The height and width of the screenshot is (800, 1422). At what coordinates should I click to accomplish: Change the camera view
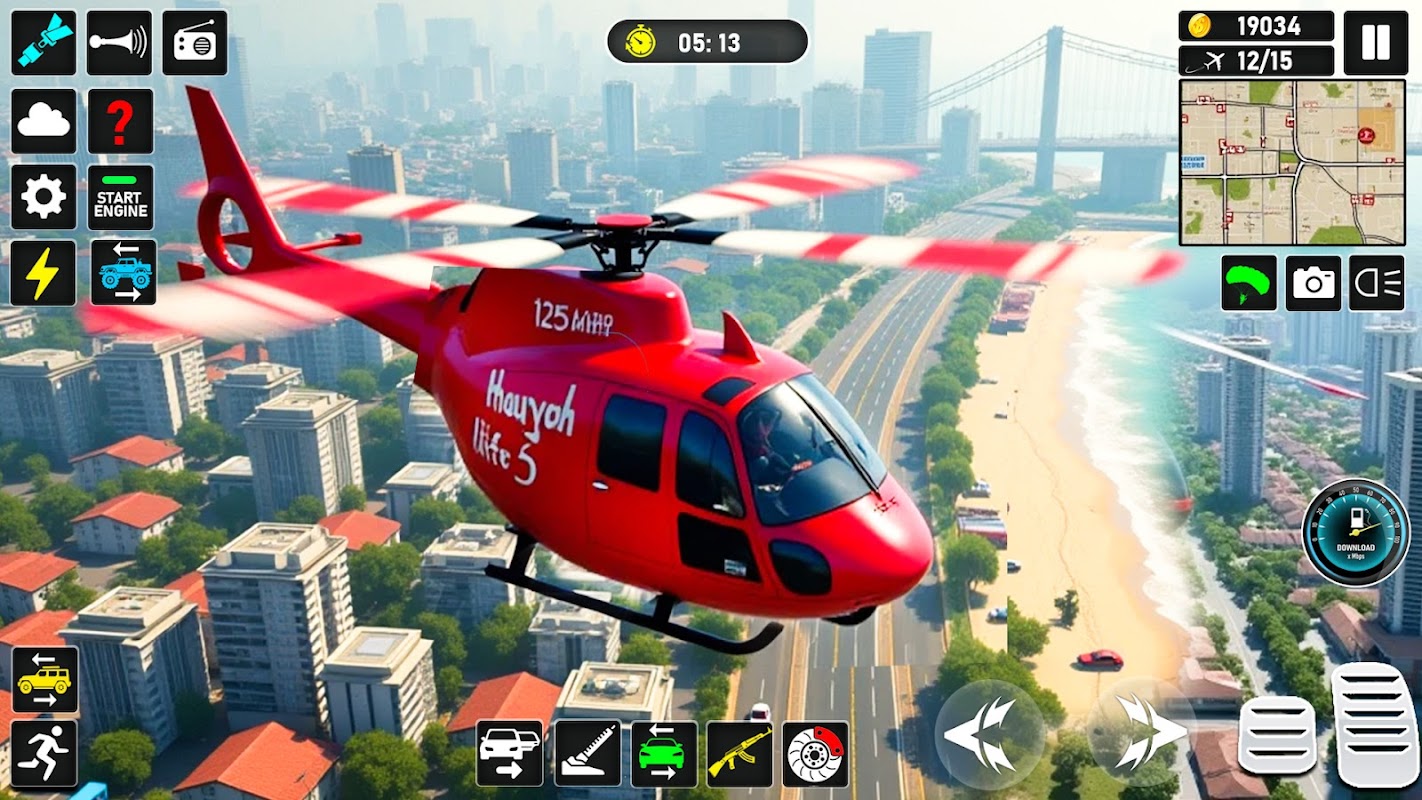click(1313, 283)
